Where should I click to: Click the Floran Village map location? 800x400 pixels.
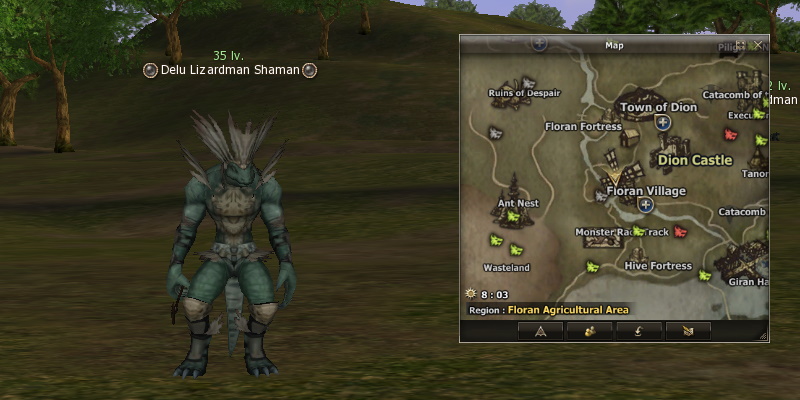click(x=646, y=191)
